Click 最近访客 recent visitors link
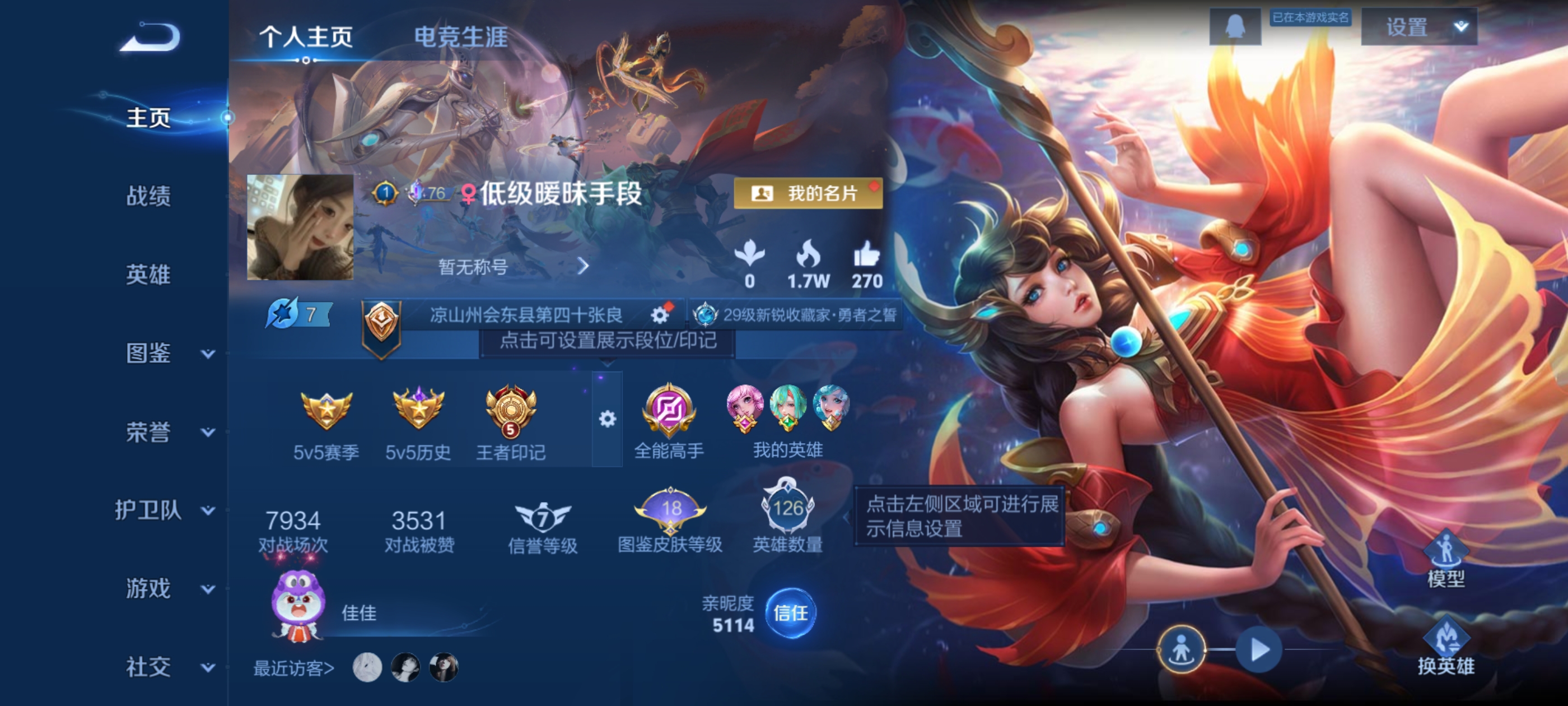The width and height of the screenshot is (1568, 706). [292, 667]
